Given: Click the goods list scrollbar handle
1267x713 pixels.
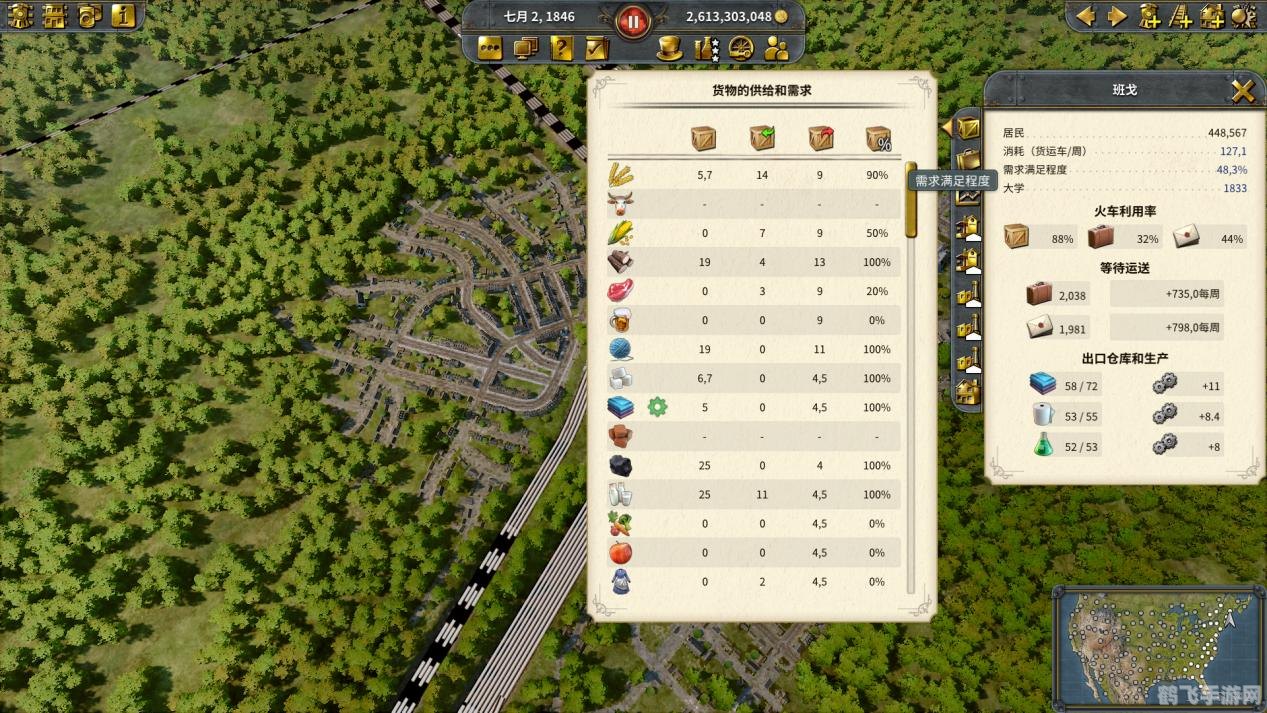Looking at the screenshot, I should coord(911,200).
